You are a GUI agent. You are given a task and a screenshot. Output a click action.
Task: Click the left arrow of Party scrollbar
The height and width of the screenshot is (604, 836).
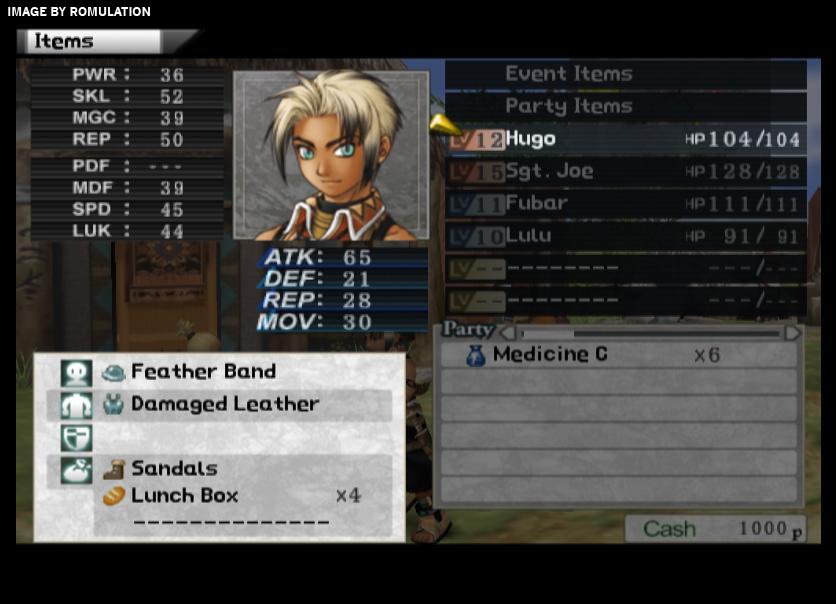tap(507, 332)
